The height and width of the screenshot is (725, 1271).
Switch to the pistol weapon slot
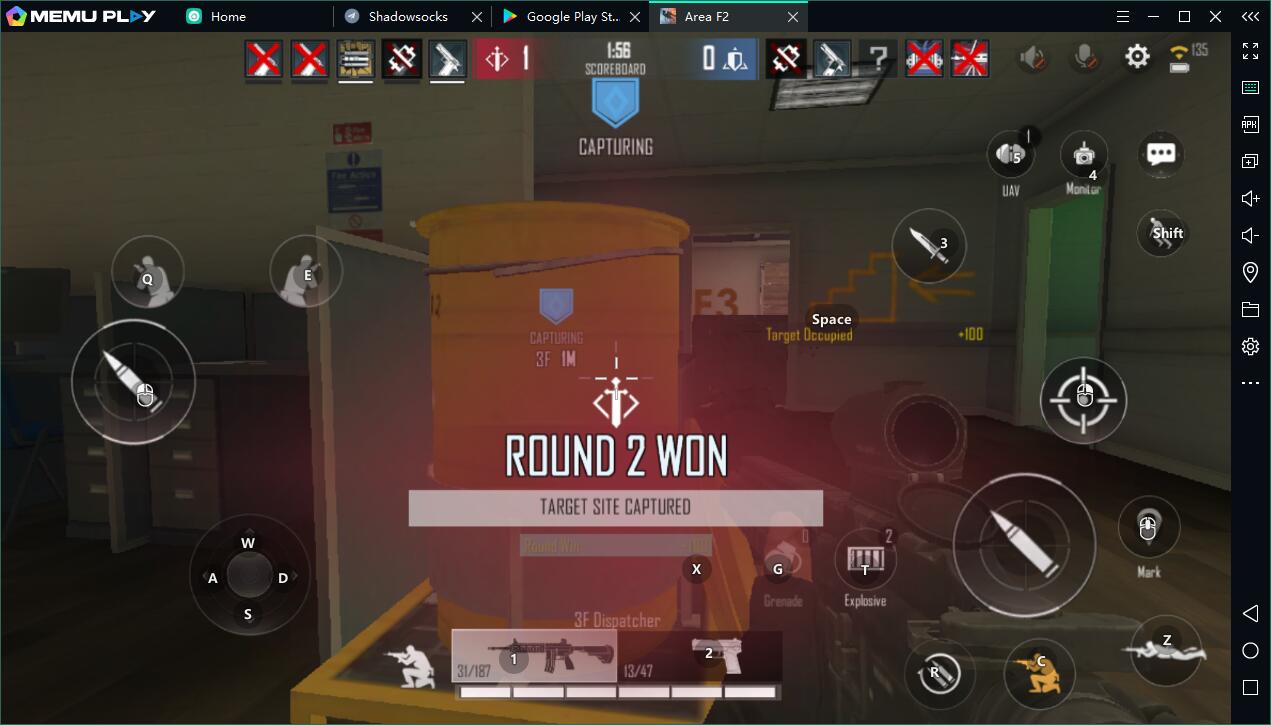716,655
